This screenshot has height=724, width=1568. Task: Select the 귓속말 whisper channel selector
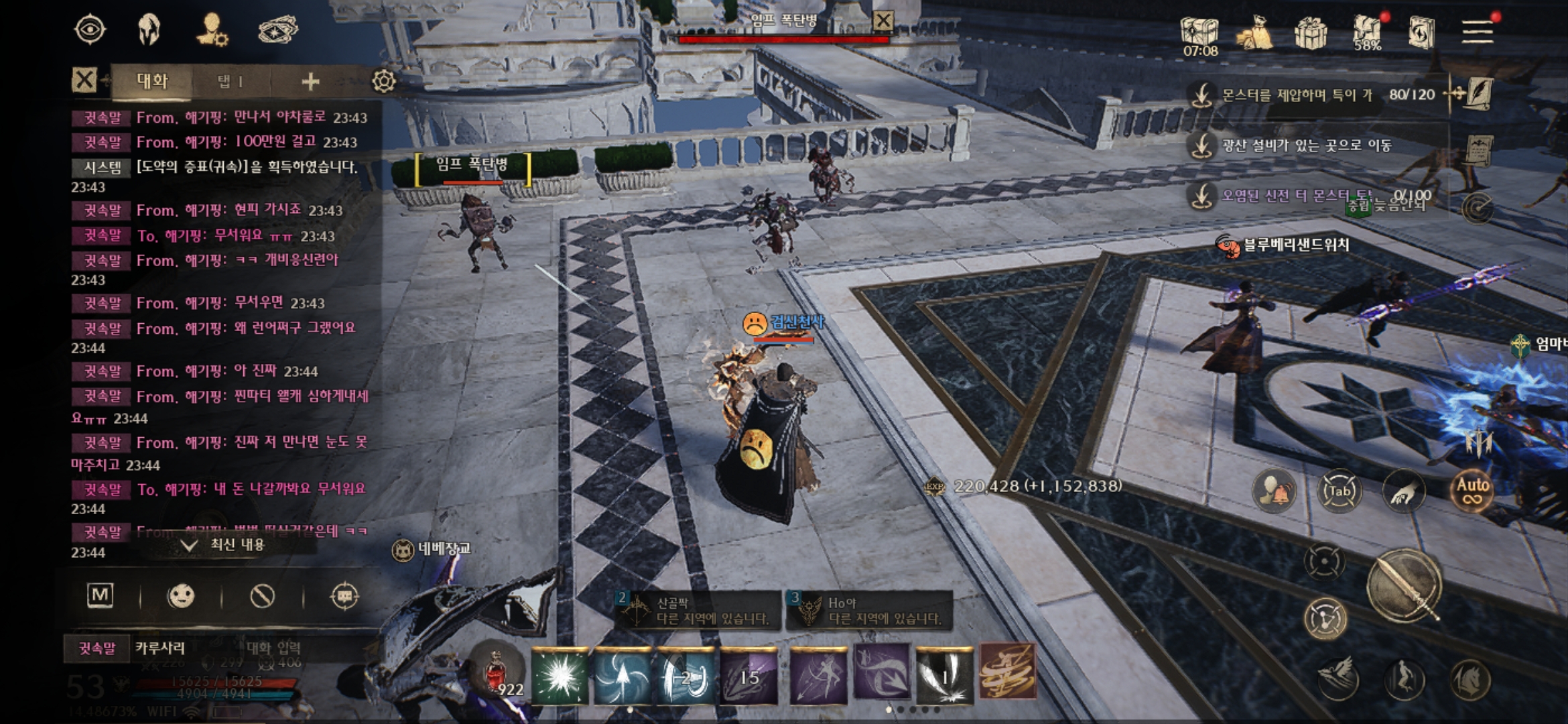tap(97, 648)
